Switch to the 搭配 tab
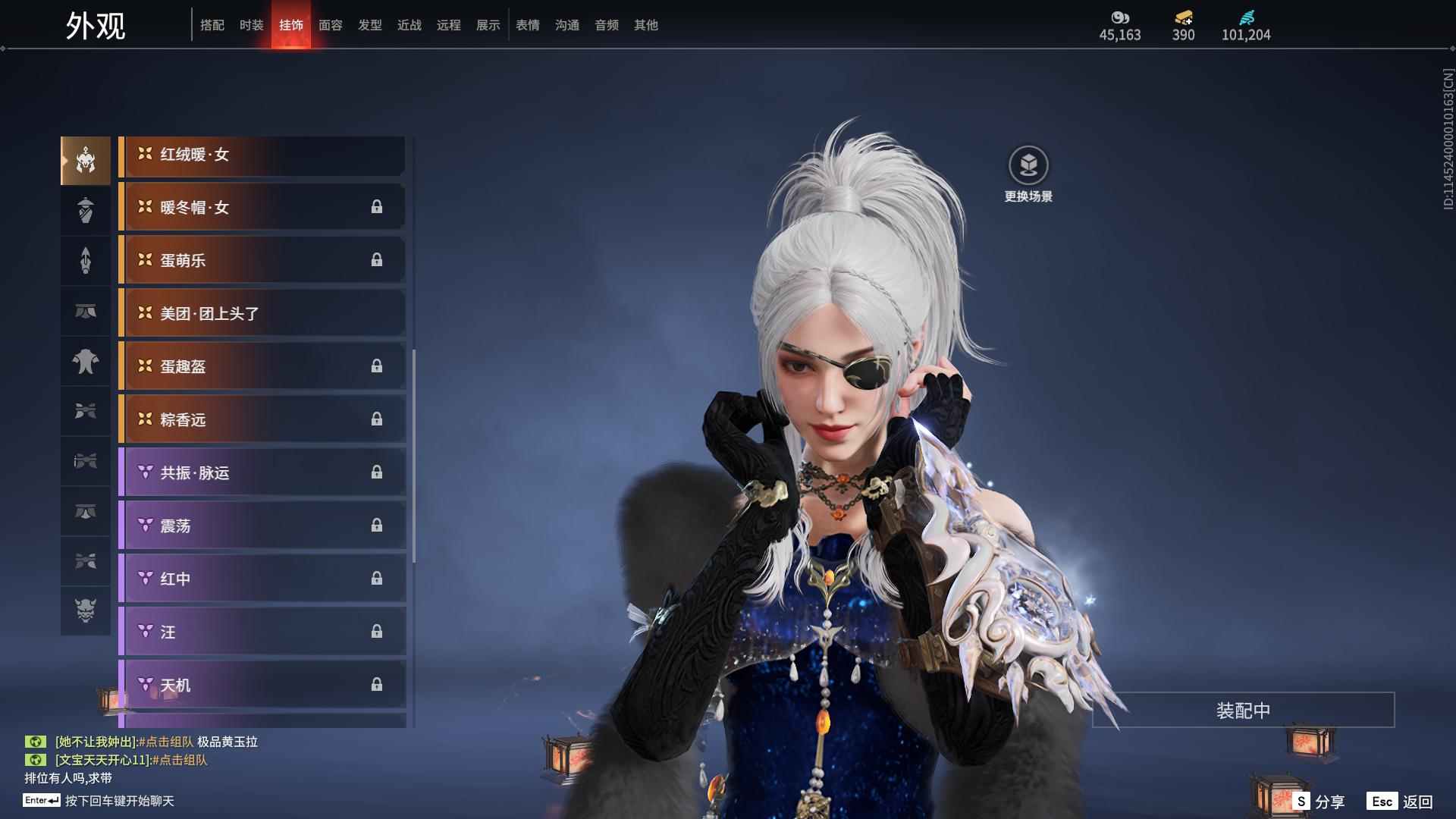The image size is (1456, 819). coord(212,25)
